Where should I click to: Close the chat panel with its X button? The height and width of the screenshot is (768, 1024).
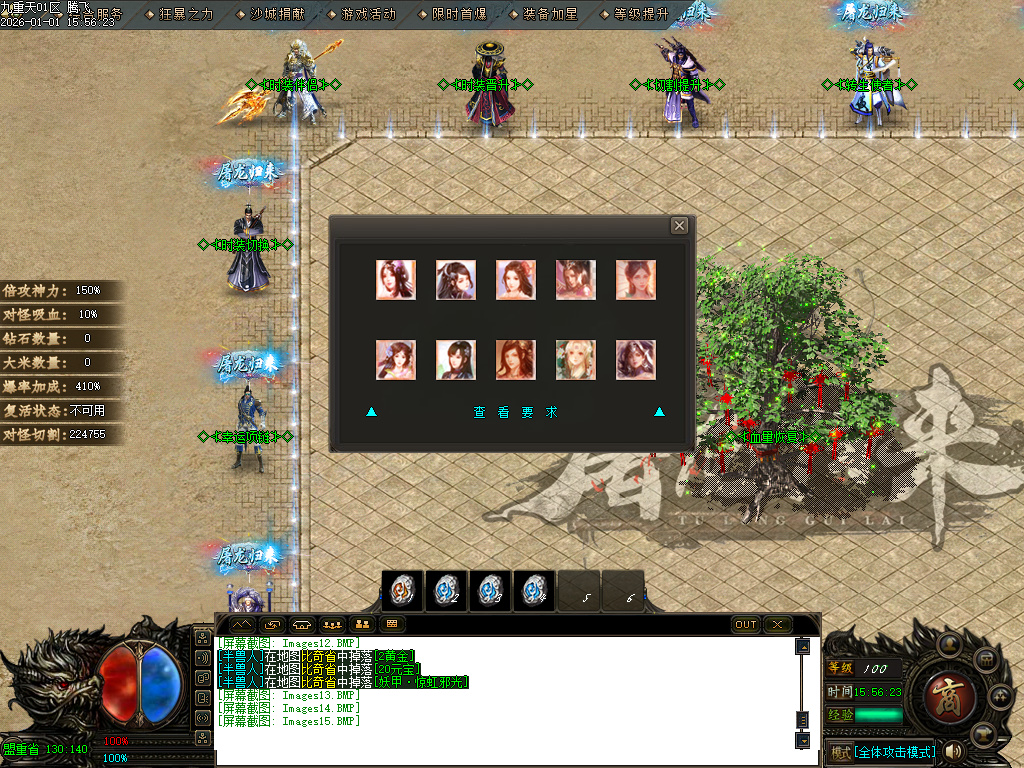pyautogui.click(x=777, y=624)
